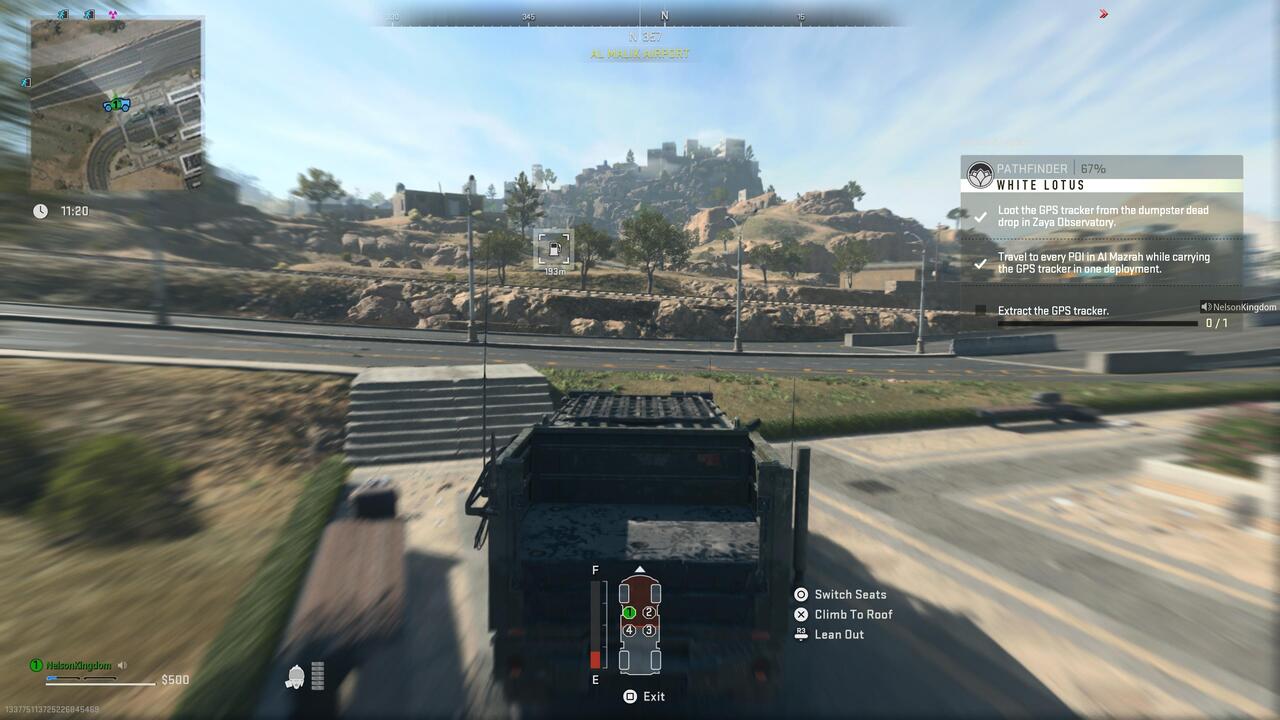Click driver seat 1 on the vehicle diagram
1280x720 pixels.
pyautogui.click(x=631, y=613)
